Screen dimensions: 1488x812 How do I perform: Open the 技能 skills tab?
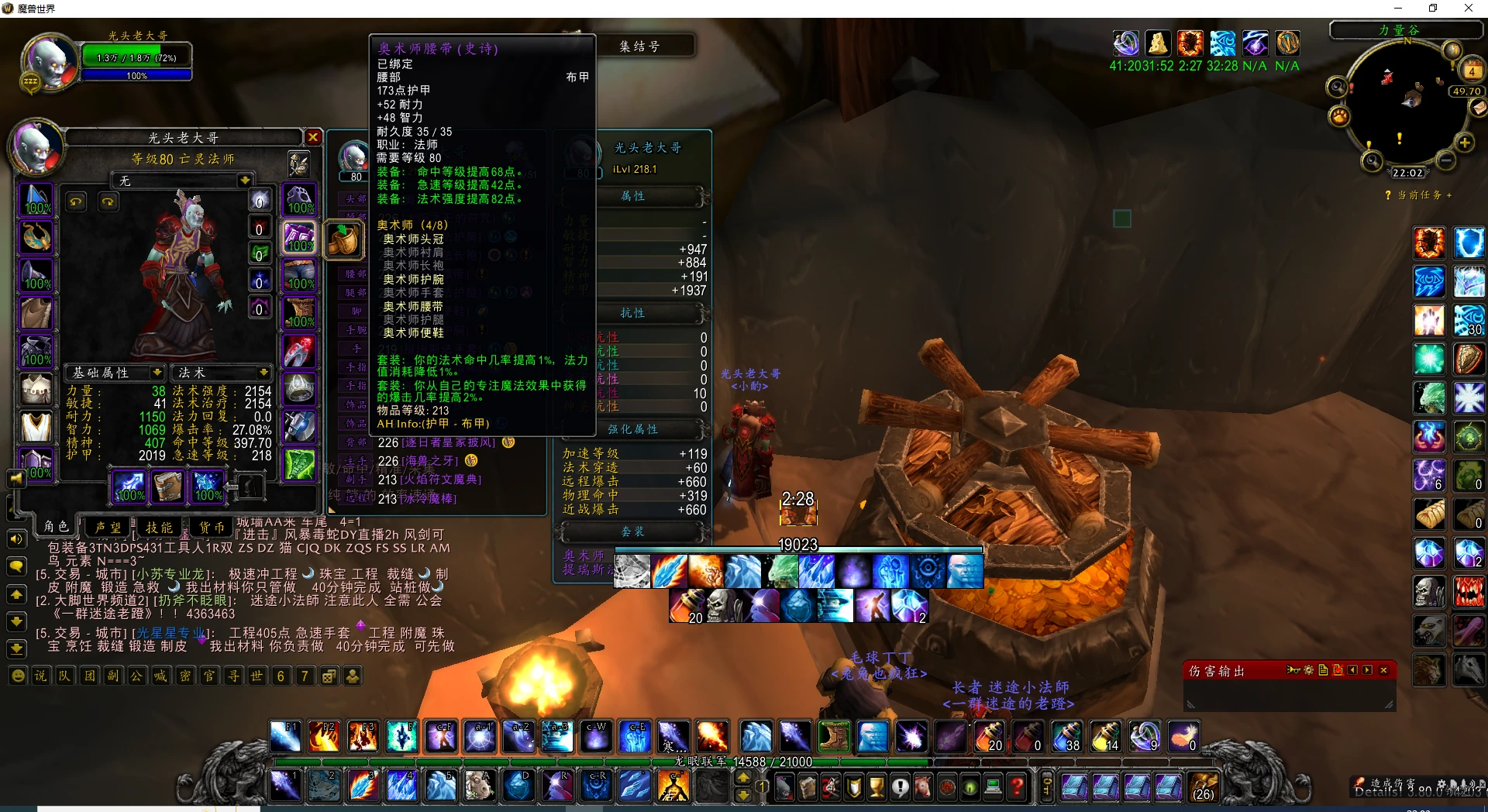click(x=160, y=527)
